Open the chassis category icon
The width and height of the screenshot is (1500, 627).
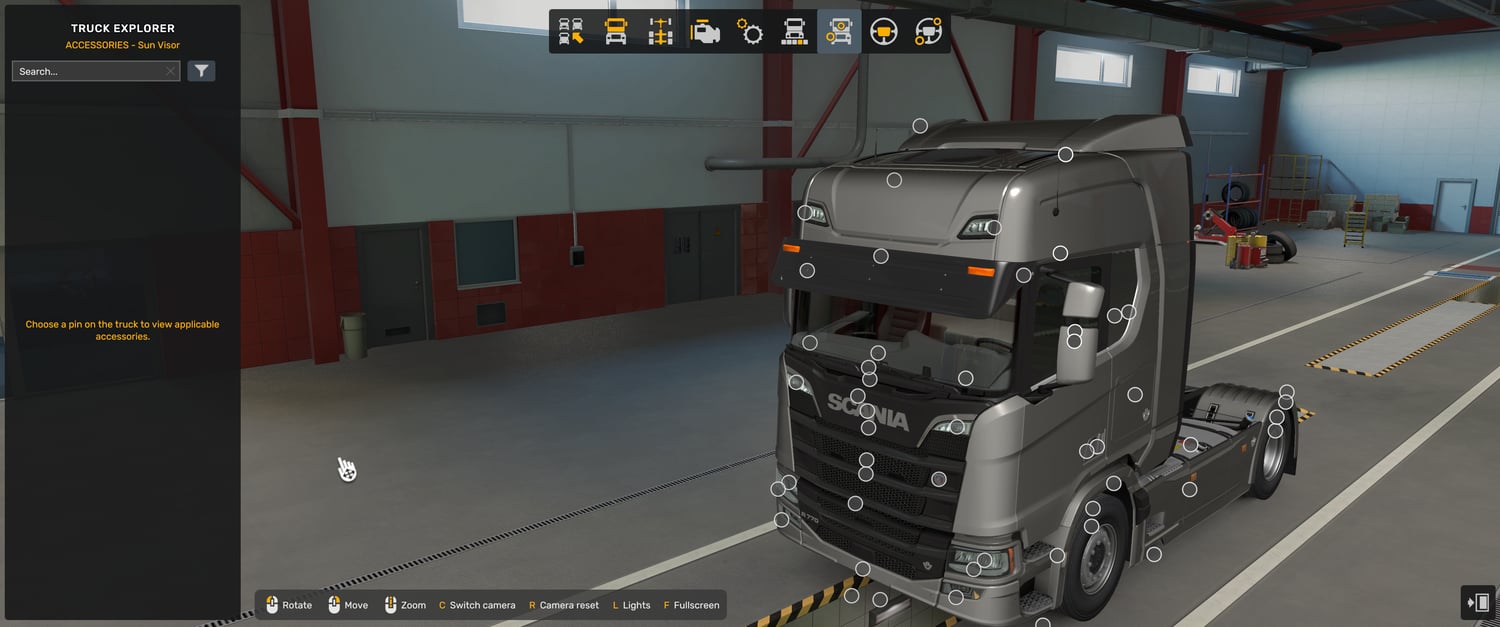[660, 32]
